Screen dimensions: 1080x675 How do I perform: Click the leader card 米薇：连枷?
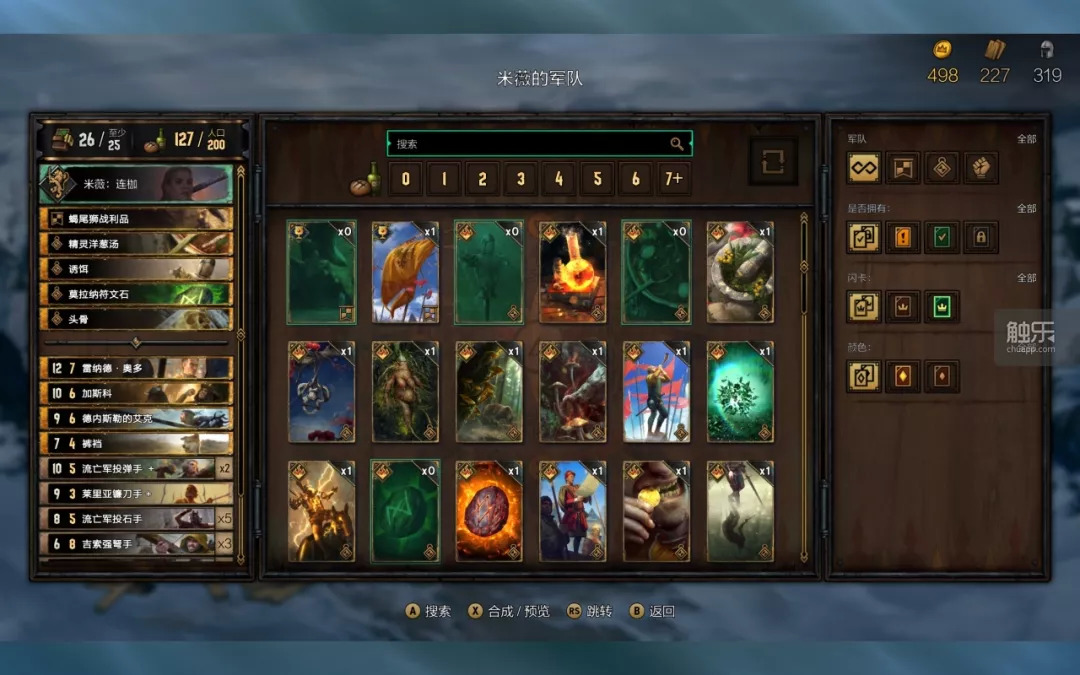click(x=135, y=184)
